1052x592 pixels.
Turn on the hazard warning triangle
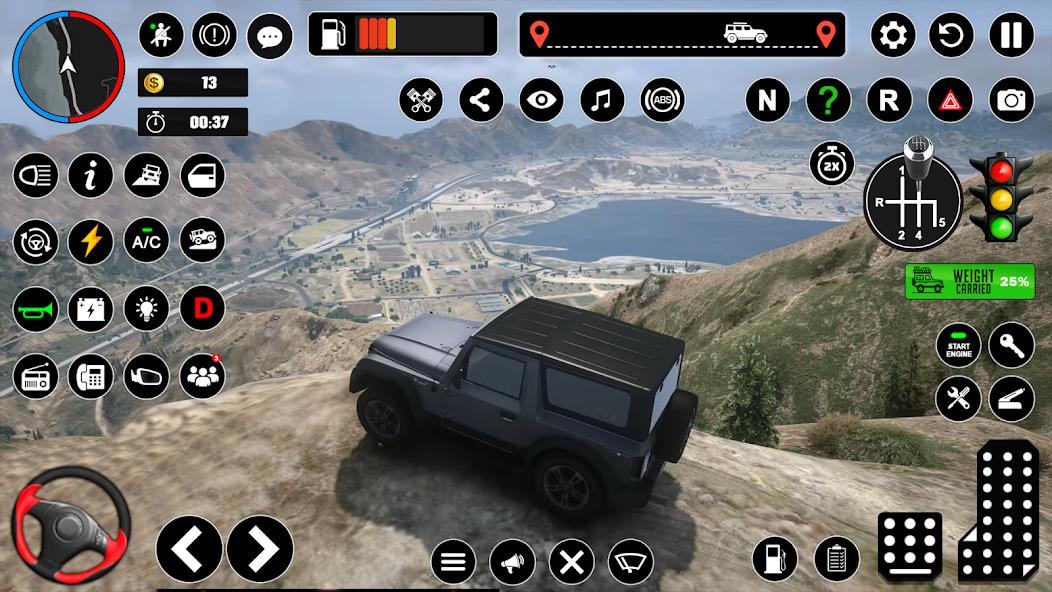click(950, 100)
